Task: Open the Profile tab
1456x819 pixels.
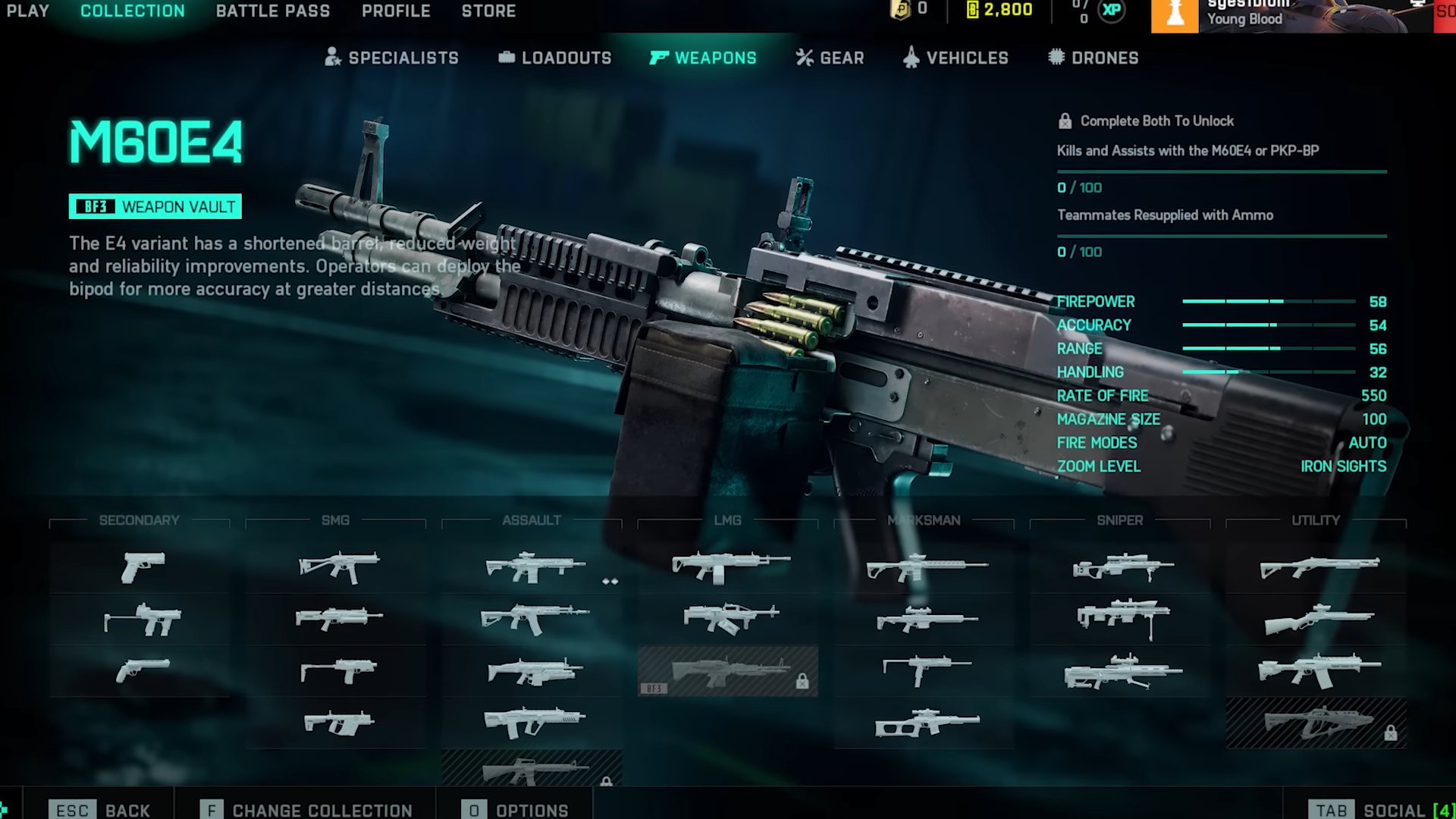Action: coord(396,11)
